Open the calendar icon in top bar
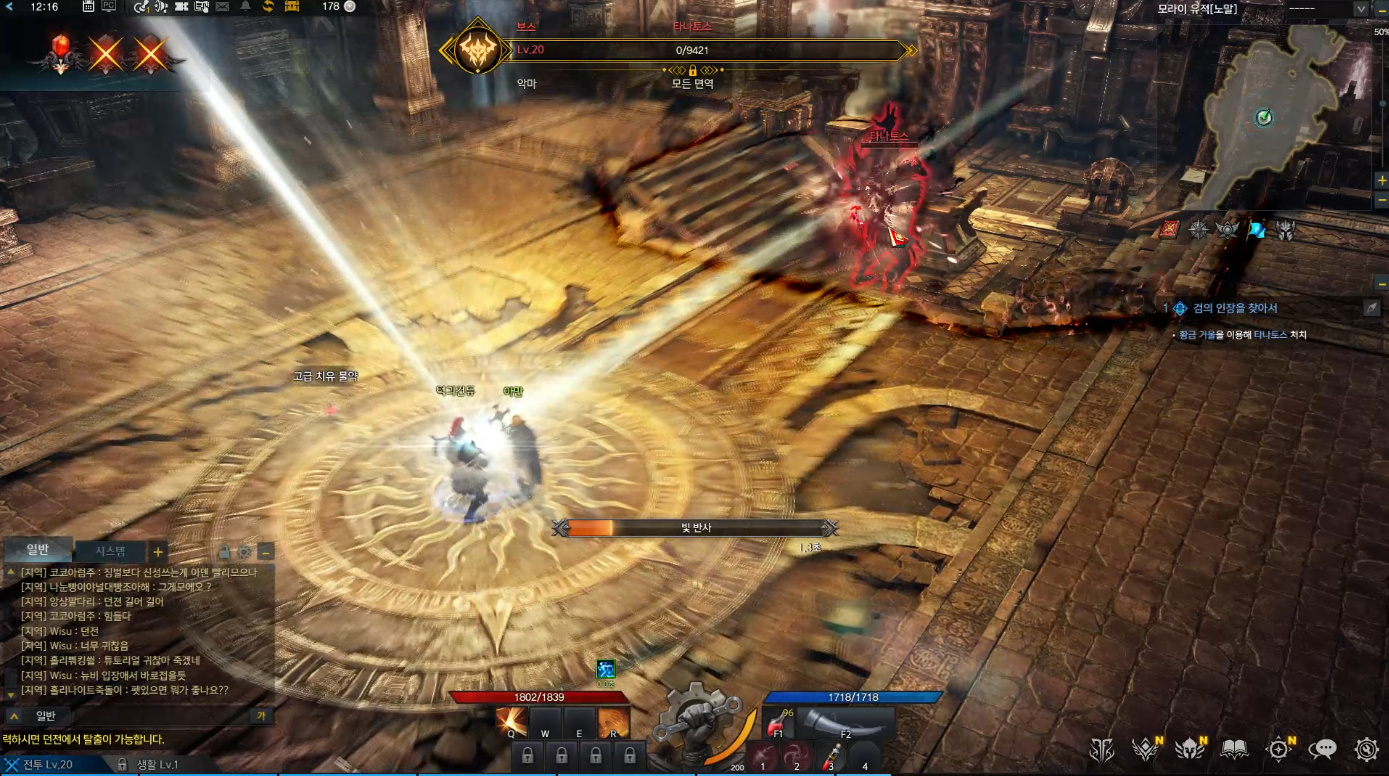 88,7
